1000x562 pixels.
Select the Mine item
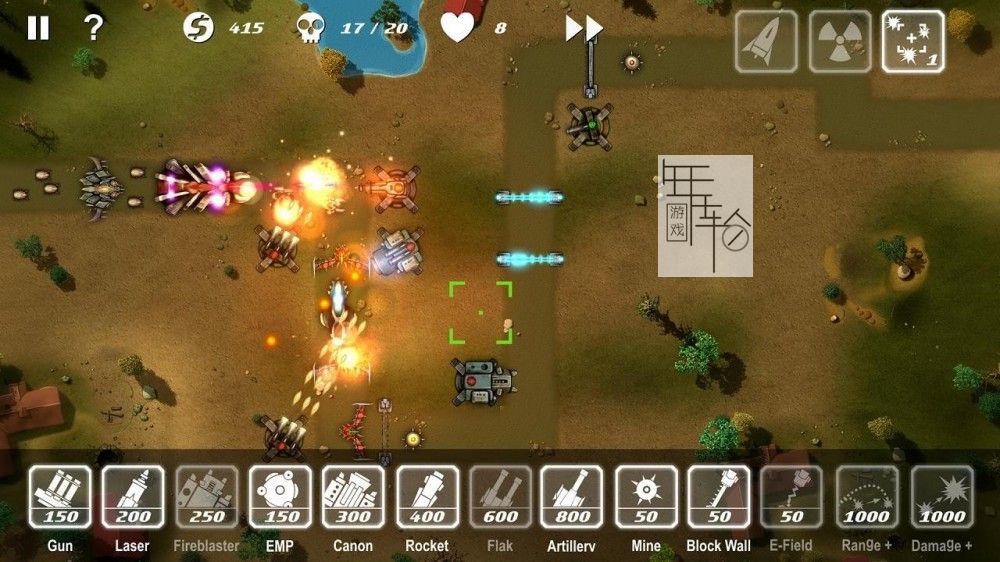point(646,497)
